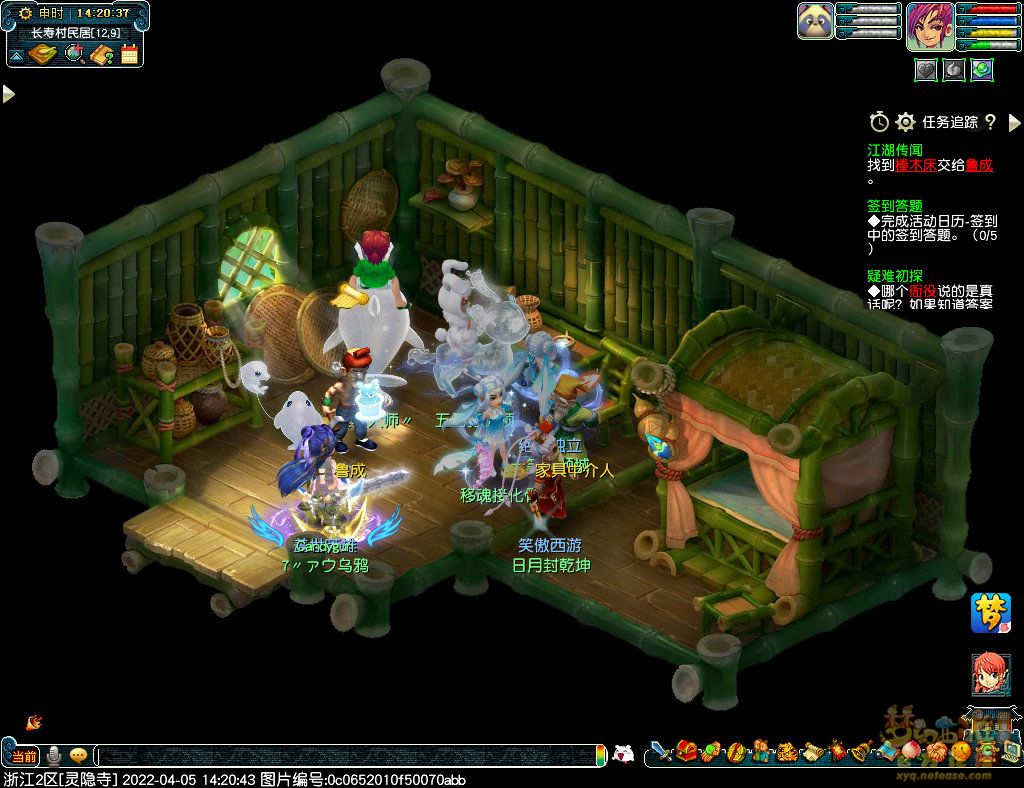Open the purple-haired character portrait
The image size is (1024, 788).
[929, 26]
